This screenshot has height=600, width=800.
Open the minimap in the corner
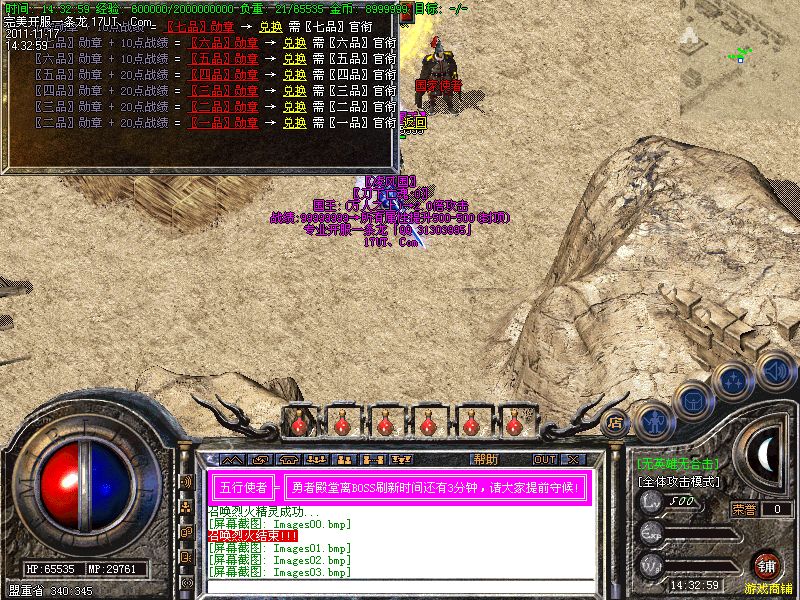(740, 58)
